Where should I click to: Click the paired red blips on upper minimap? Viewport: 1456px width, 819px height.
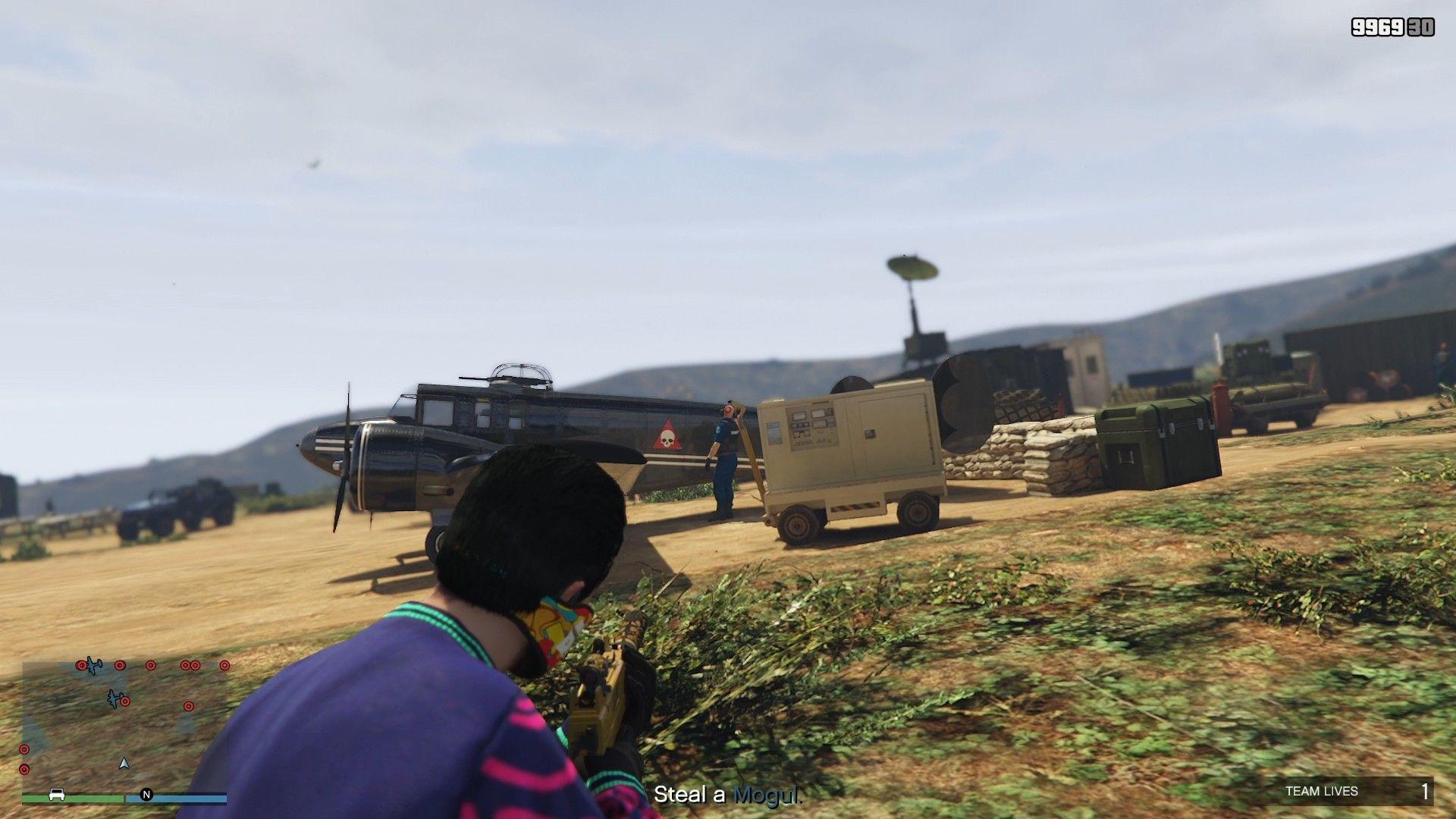pos(191,666)
